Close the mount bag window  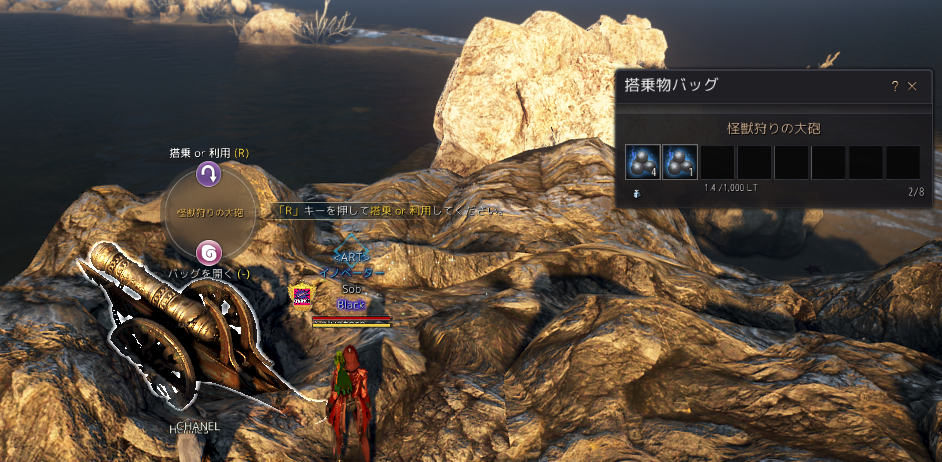(x=912, y=87)
